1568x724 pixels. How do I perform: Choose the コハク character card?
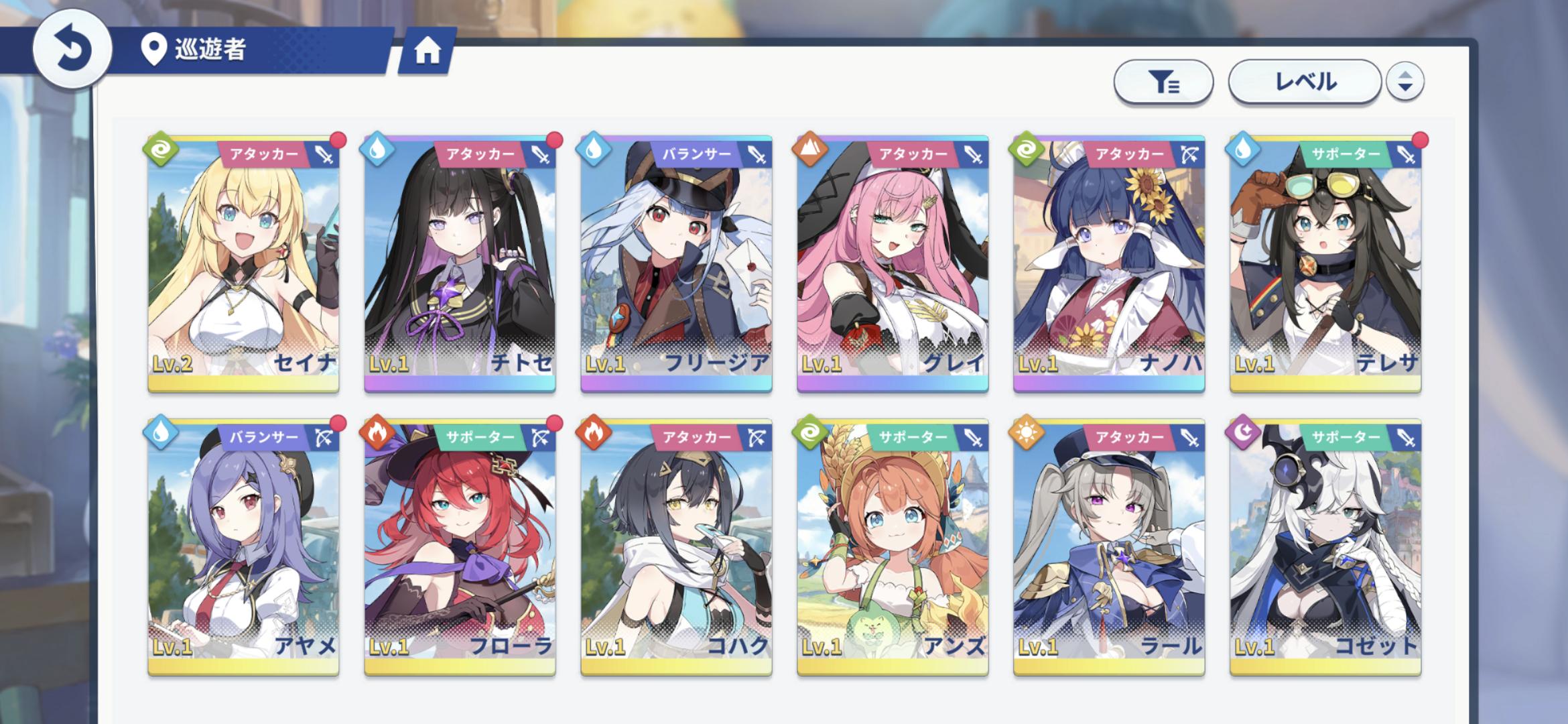click(x=676, y=547)
